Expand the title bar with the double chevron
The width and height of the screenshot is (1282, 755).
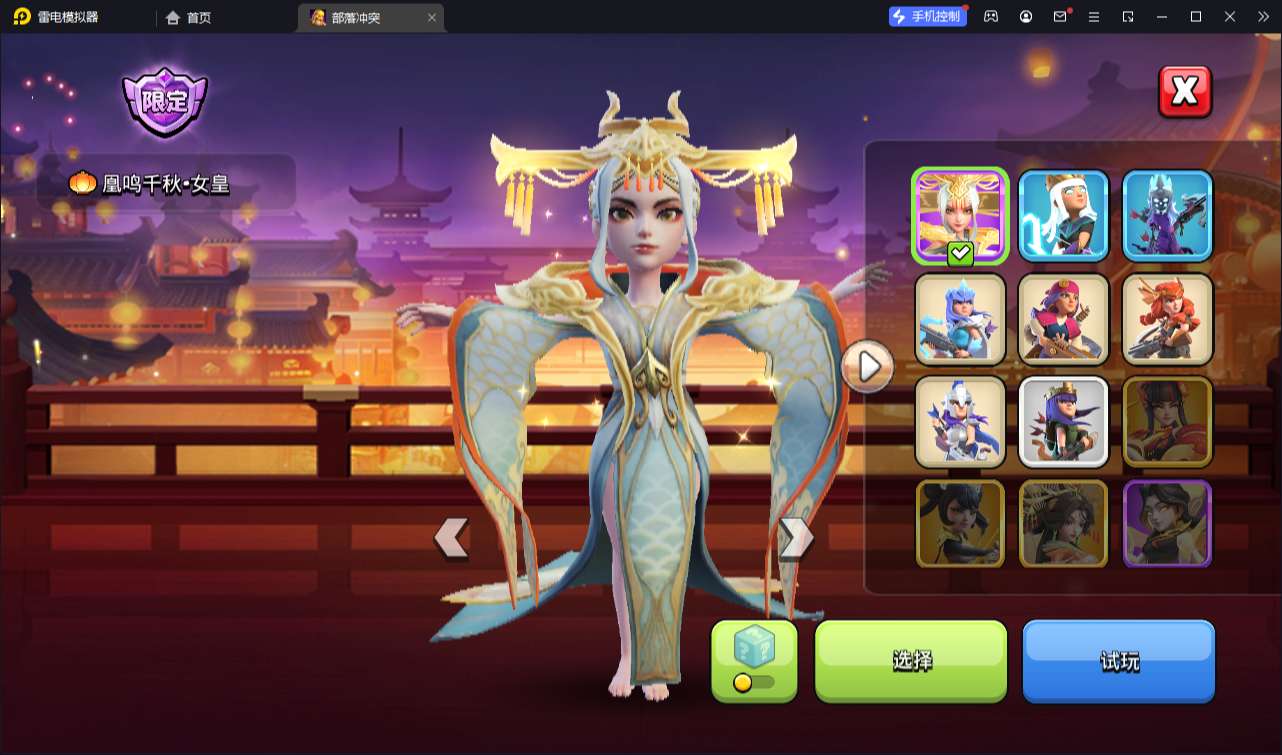pos(1262,16)
